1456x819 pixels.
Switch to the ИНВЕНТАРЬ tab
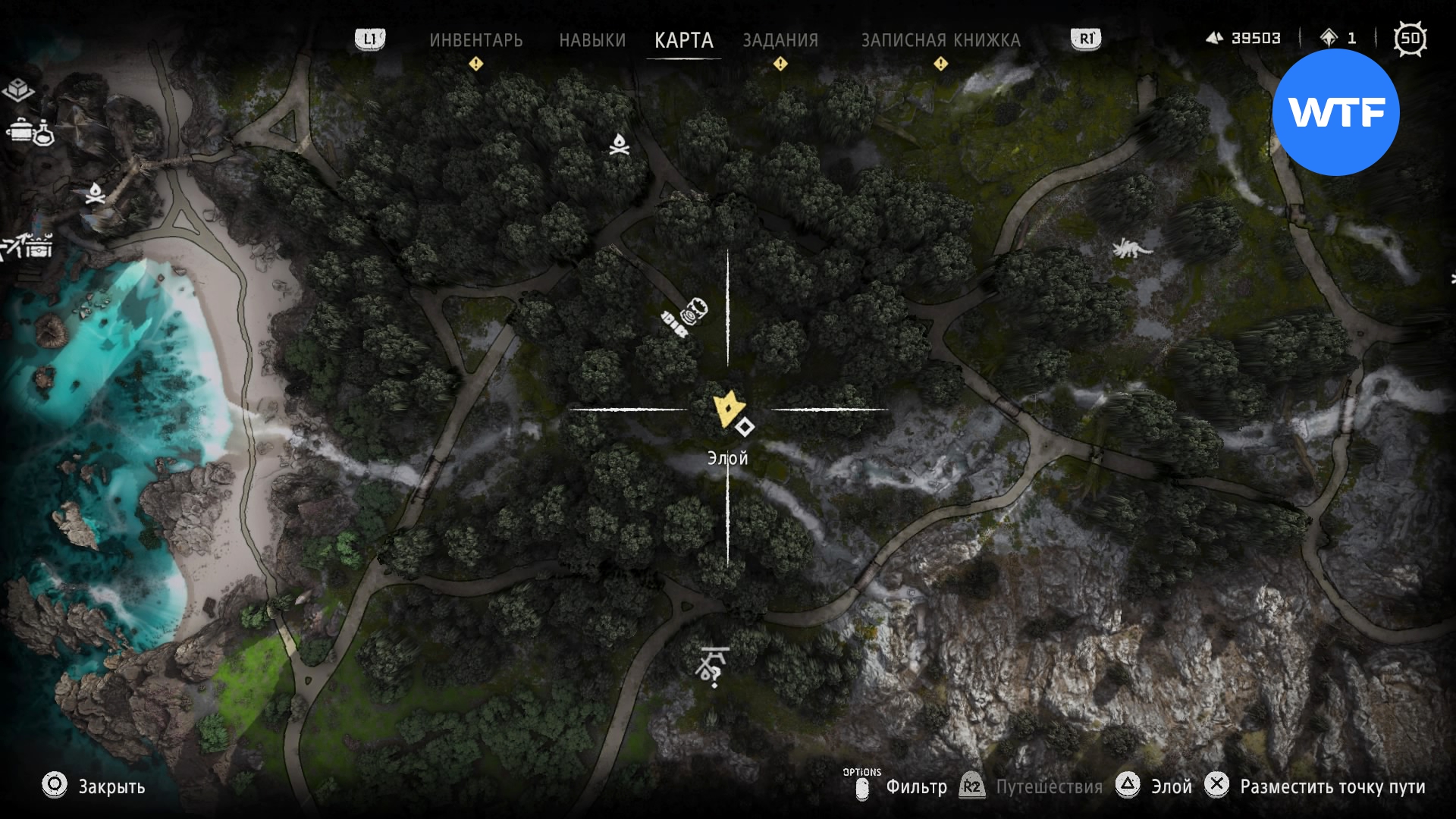click(475, 40)
